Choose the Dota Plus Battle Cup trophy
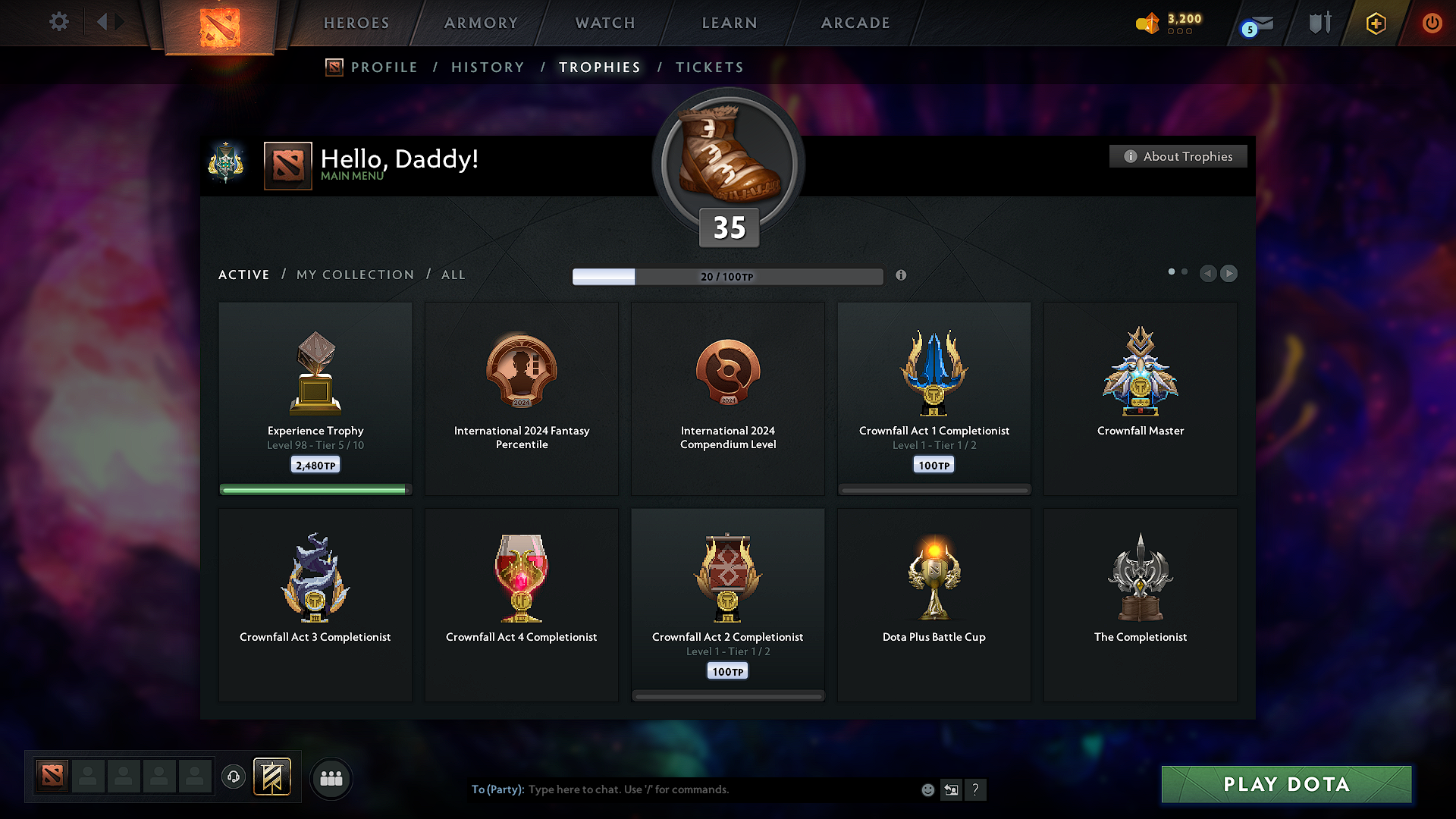The width and height of the screenshot is (1456, 819). point(934,604)
